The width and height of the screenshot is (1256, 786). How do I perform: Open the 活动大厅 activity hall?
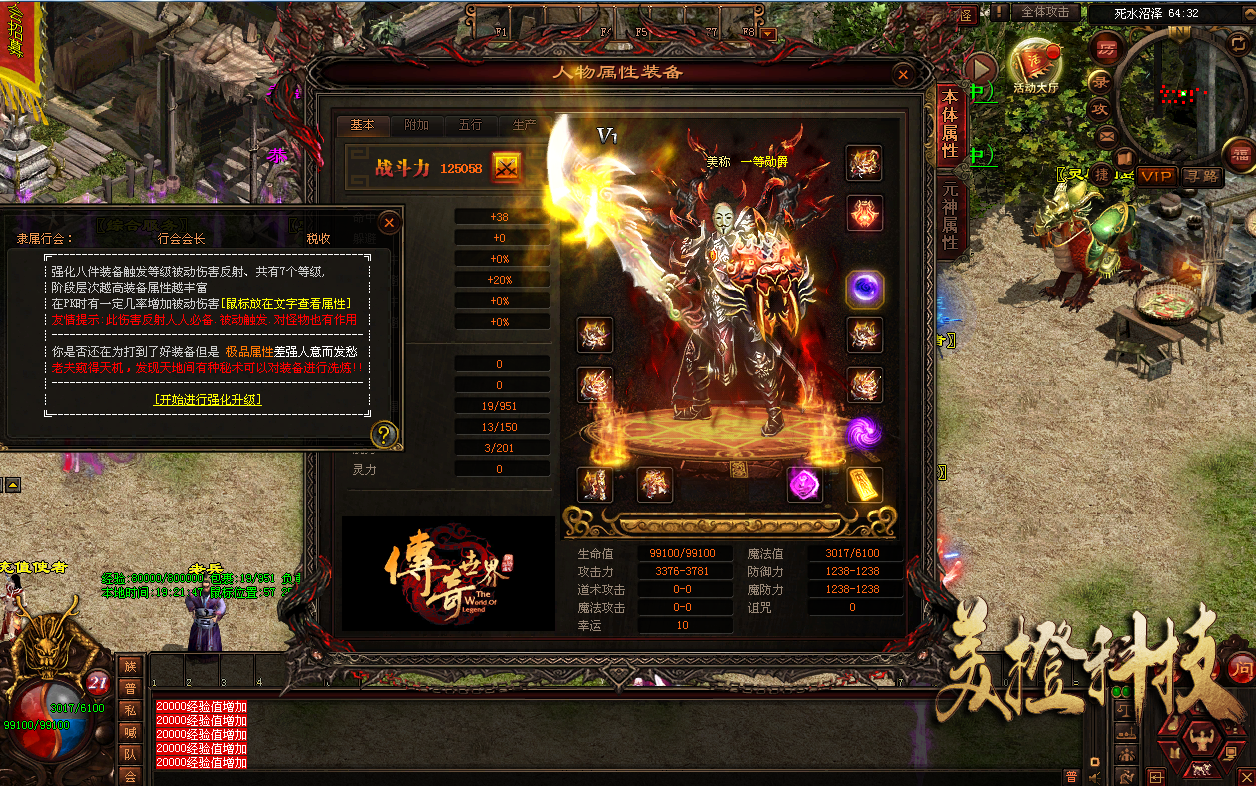click(1035, 63)
